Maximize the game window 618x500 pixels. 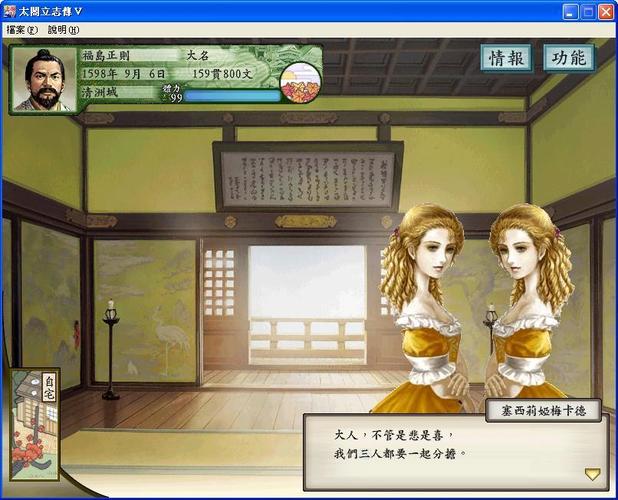[587, 11]
